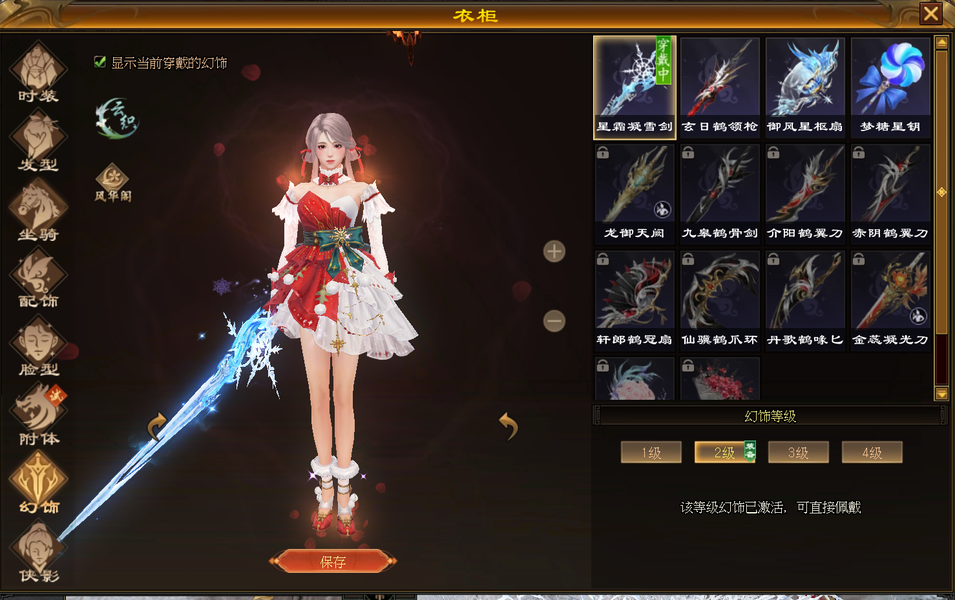955x600 pixels.
Task: Select the locked 龙御天阙 skin
Action: click(634, 191)
